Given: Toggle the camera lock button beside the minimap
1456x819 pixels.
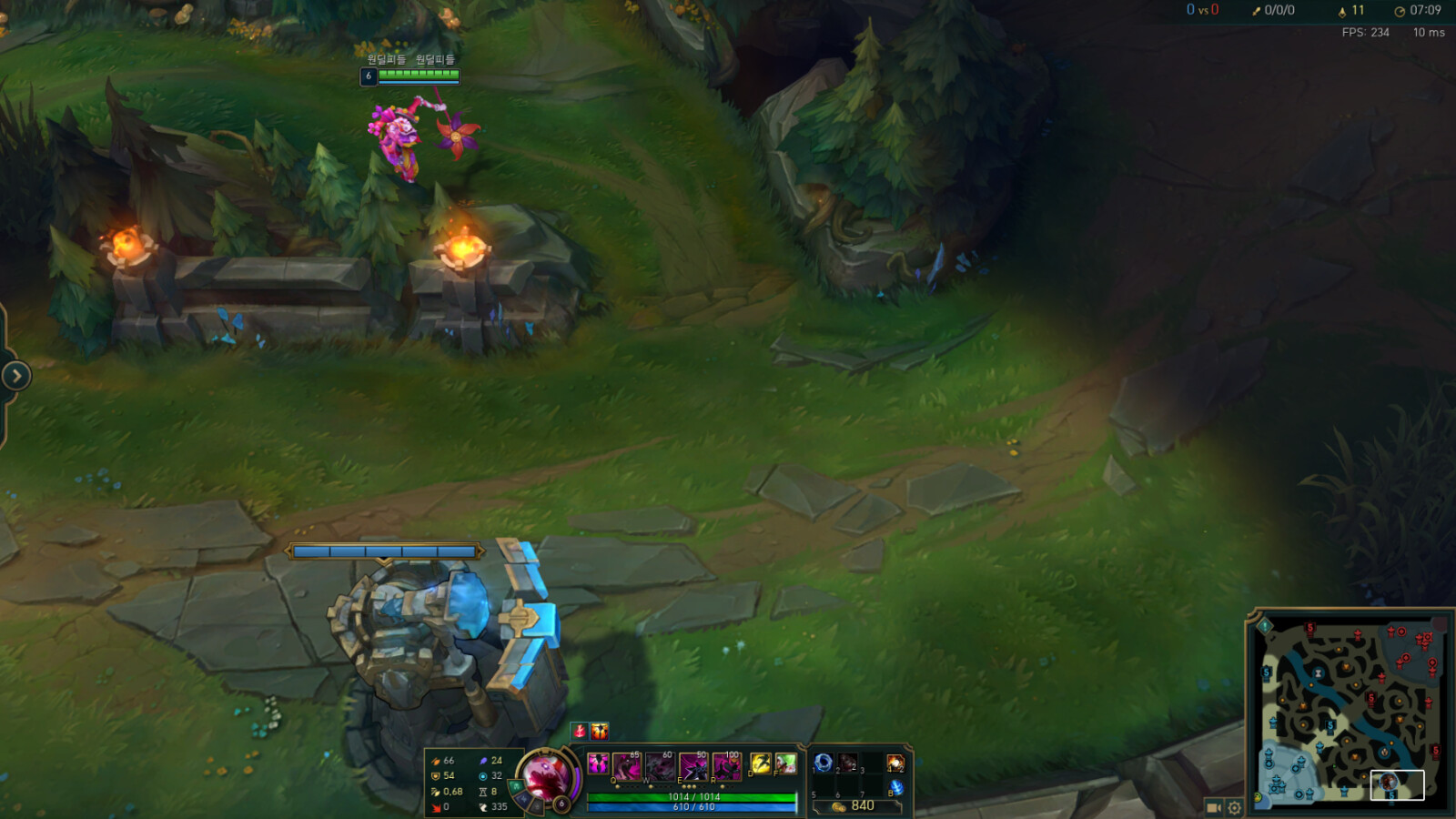Looking at the screenshot, I should (x=1213, y=807).
